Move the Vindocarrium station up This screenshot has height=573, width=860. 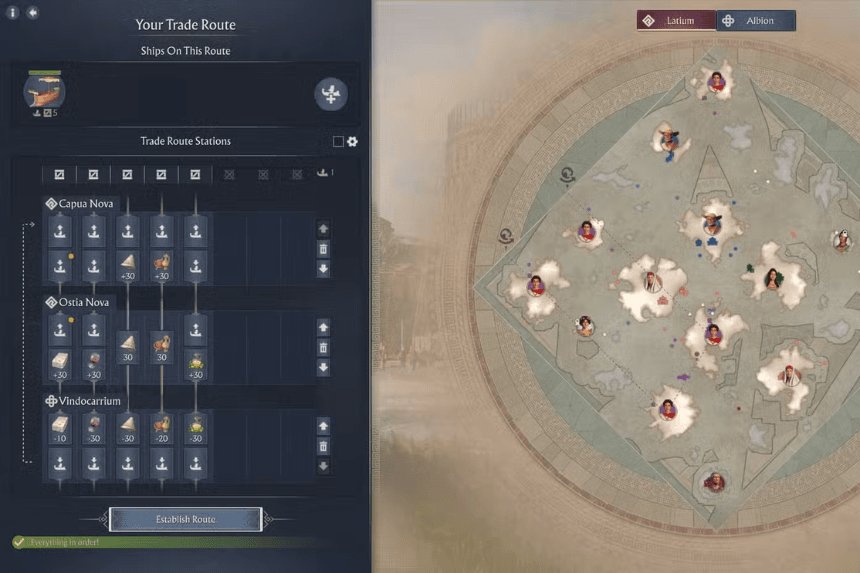323,427
